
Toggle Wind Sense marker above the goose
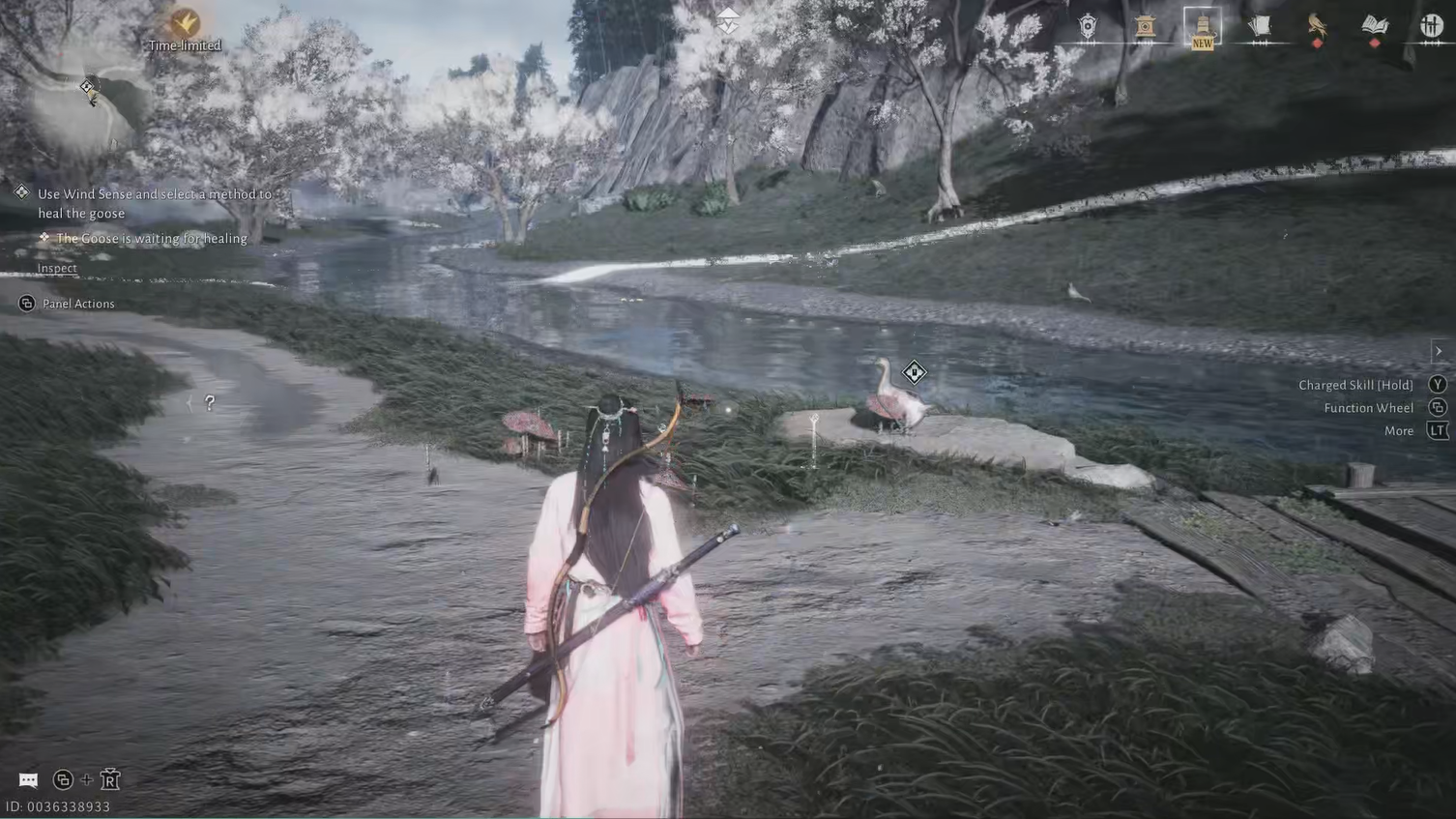pyautogui.click(x=914, y=371)
